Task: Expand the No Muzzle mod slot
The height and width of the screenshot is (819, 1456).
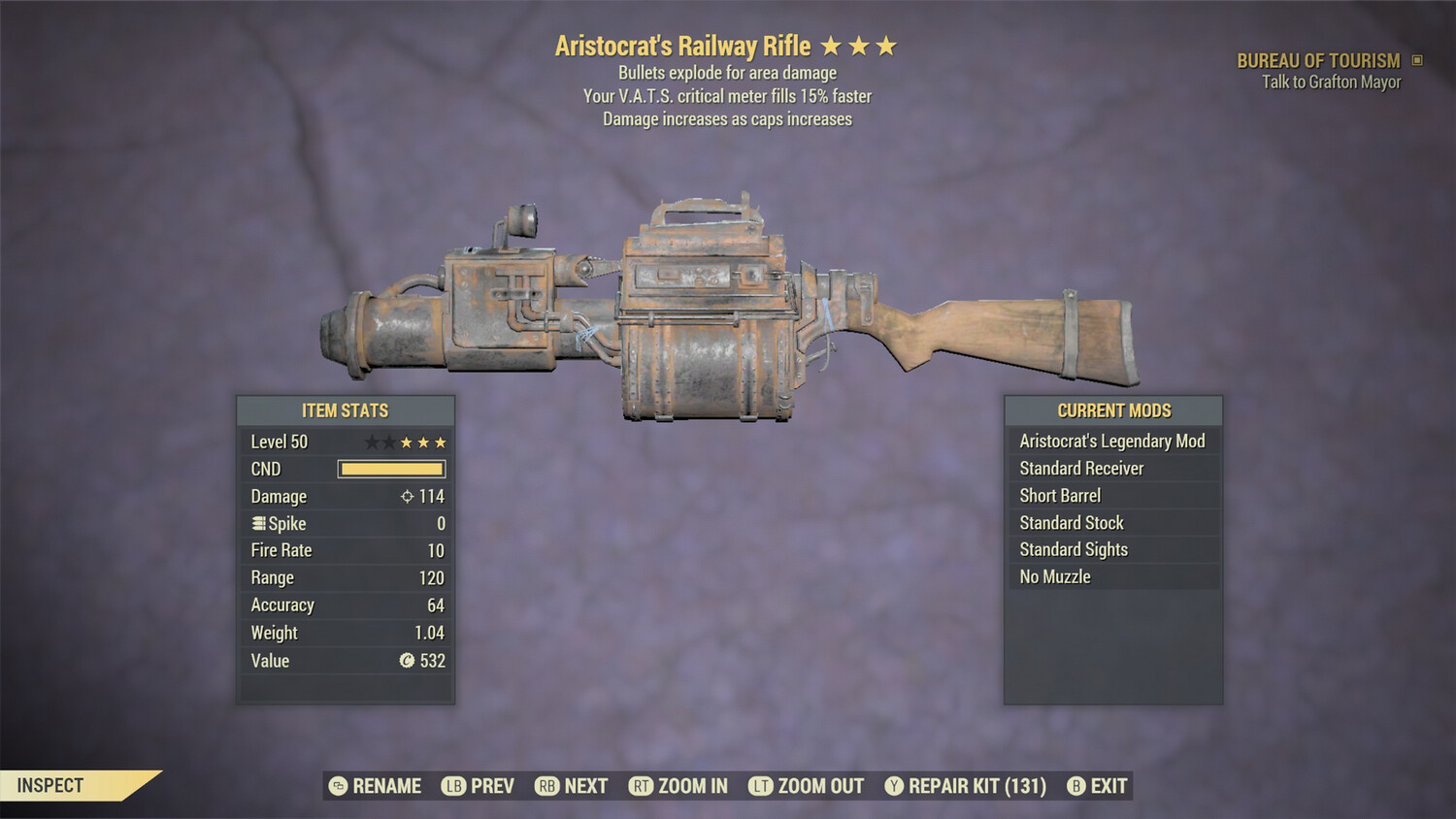Action: (1111, 576)
